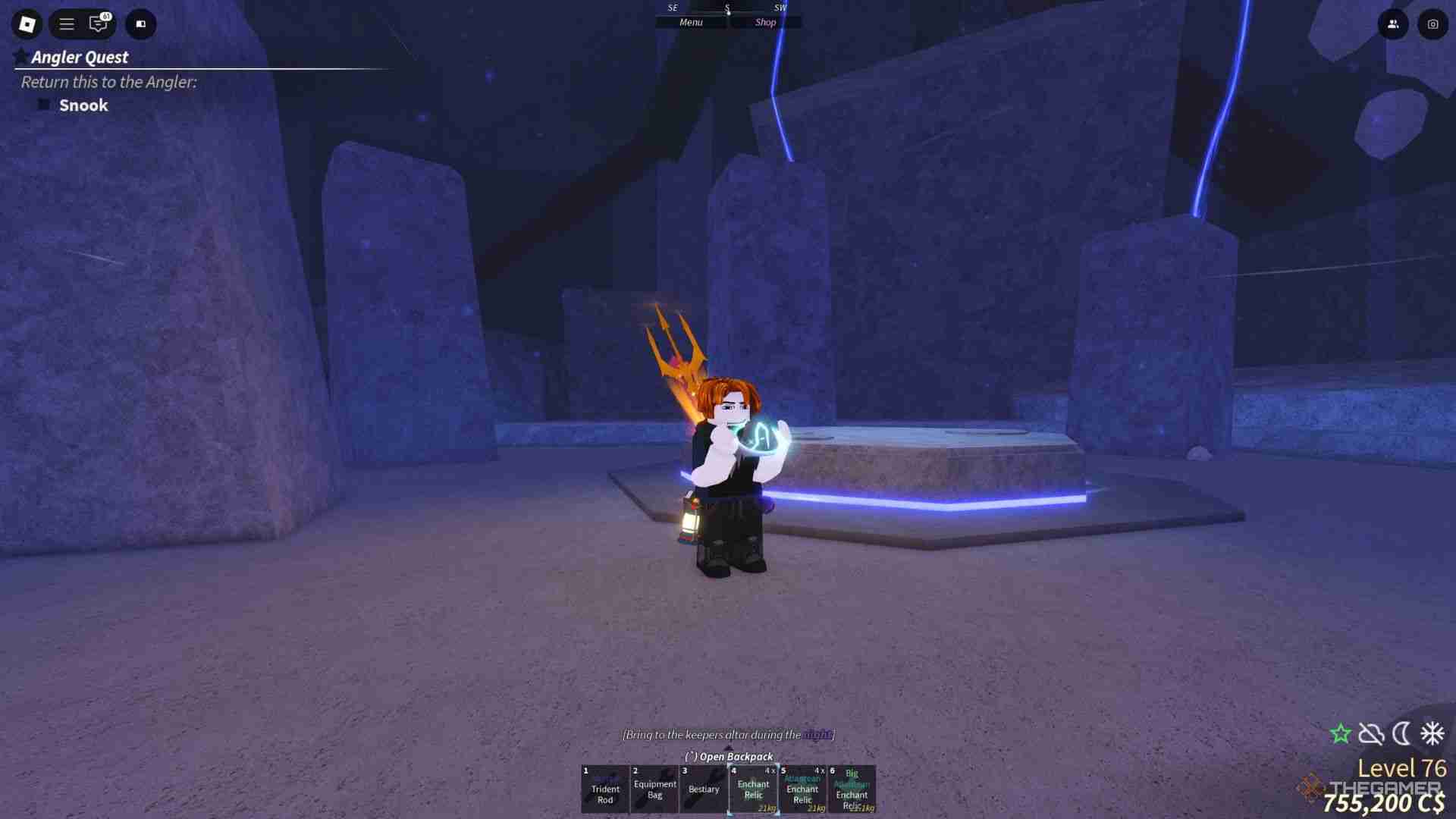The image size is (1456, 819).
Task: Click the green star indicator bottom-right
Action: coord(1341,733)
